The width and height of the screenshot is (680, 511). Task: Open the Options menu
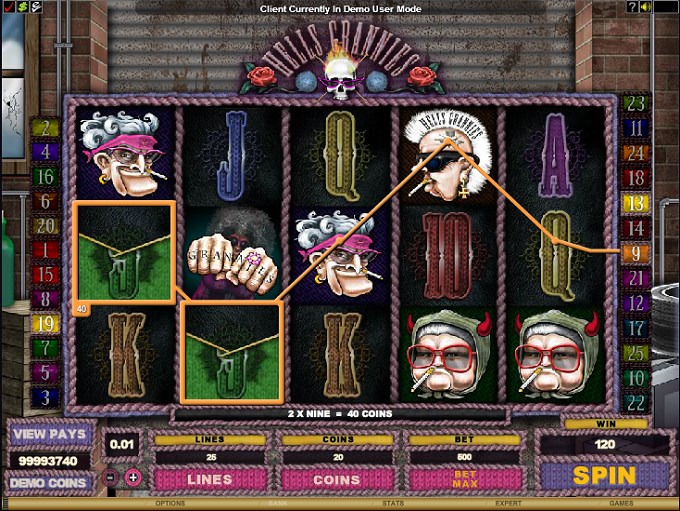pos(170,503)
